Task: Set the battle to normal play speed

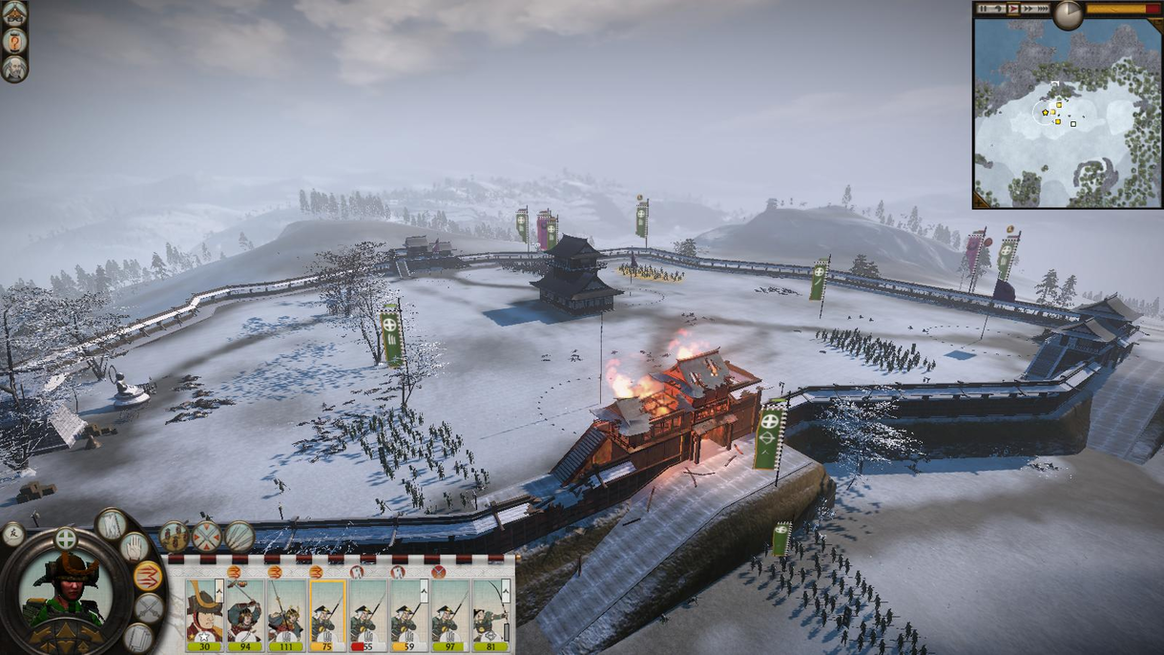Action: [x=1013, y=9]
